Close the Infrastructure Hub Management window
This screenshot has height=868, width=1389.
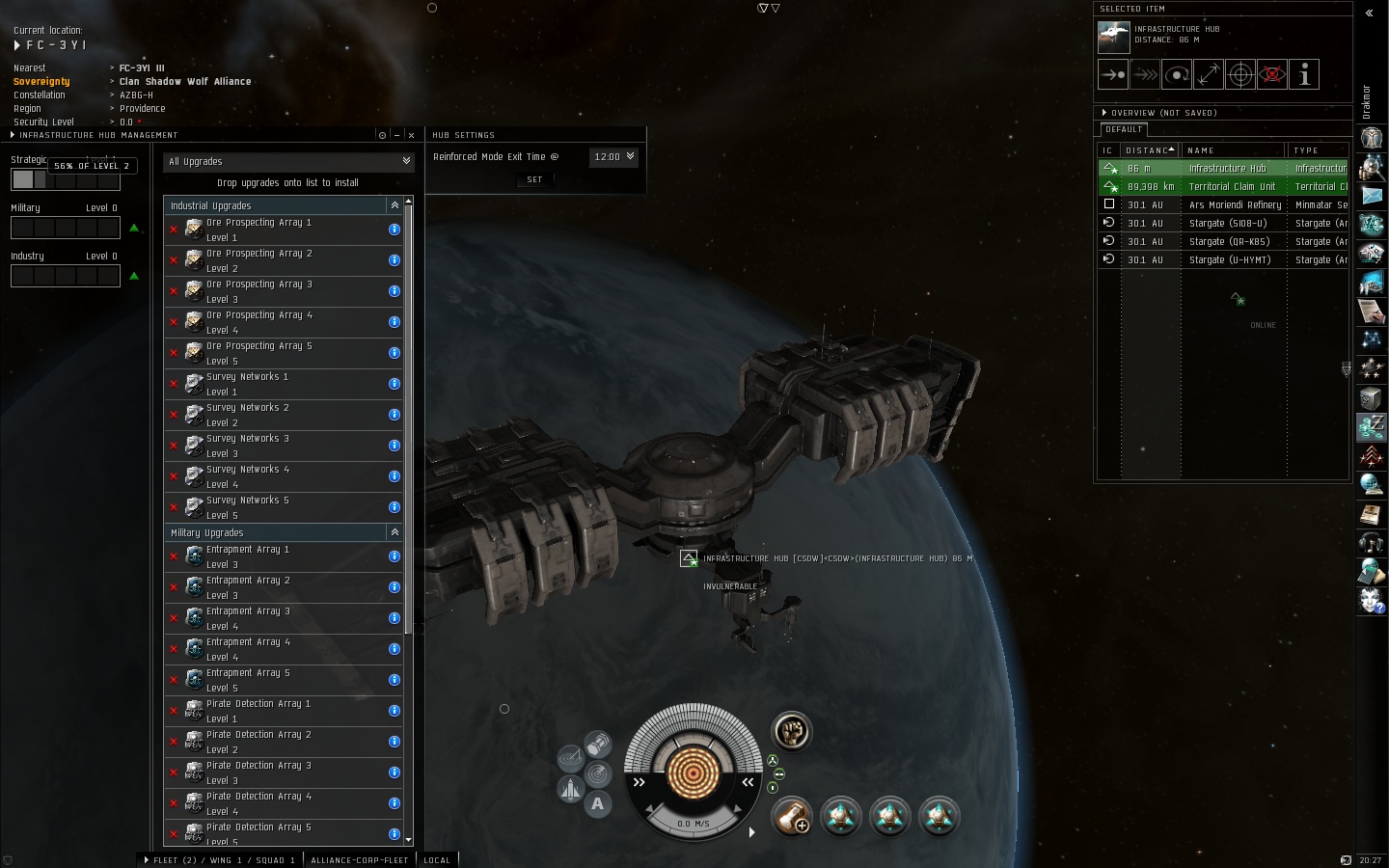click(411, 135)
